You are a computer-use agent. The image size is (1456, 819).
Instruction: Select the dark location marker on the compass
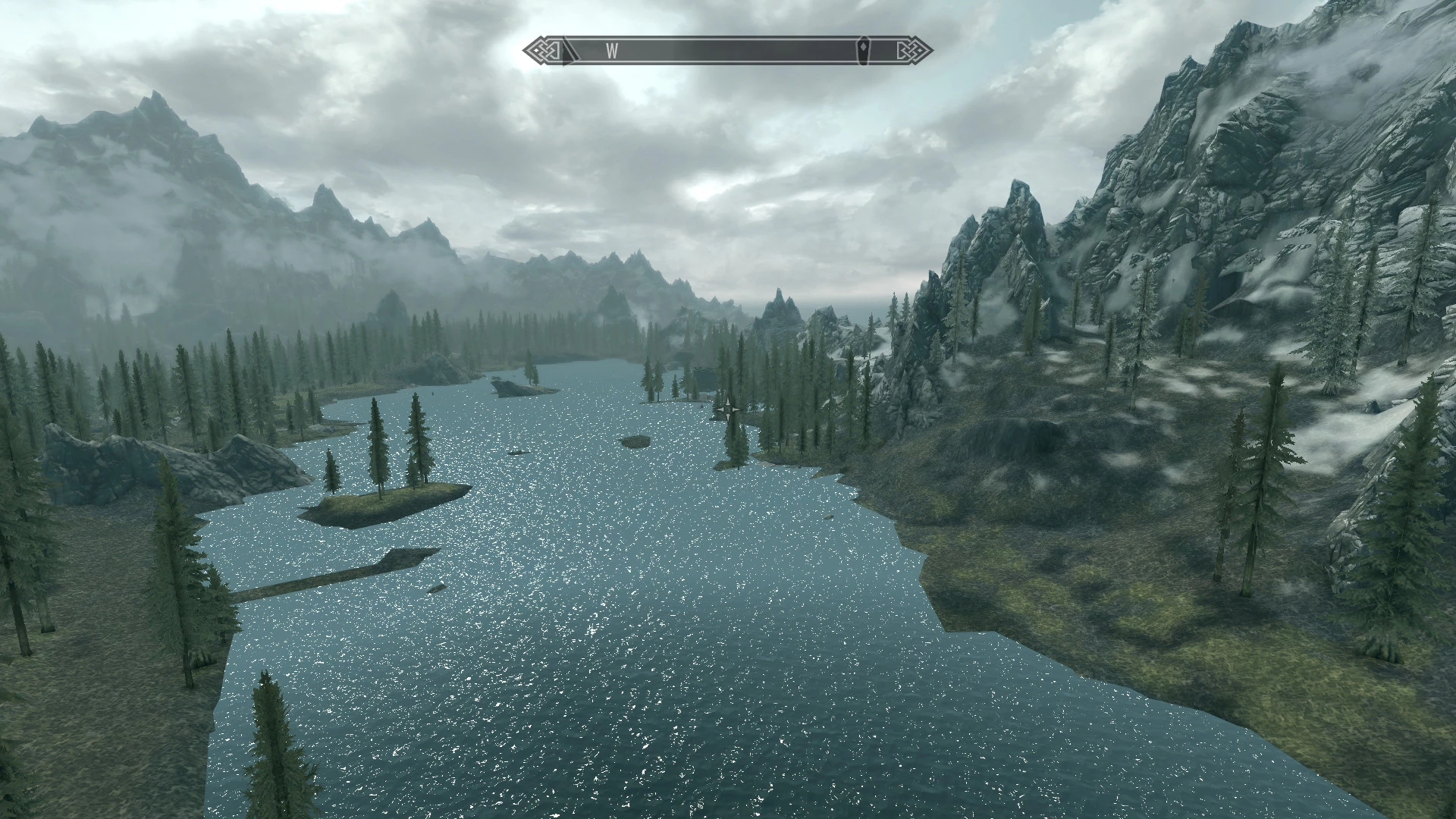(867, 51)
